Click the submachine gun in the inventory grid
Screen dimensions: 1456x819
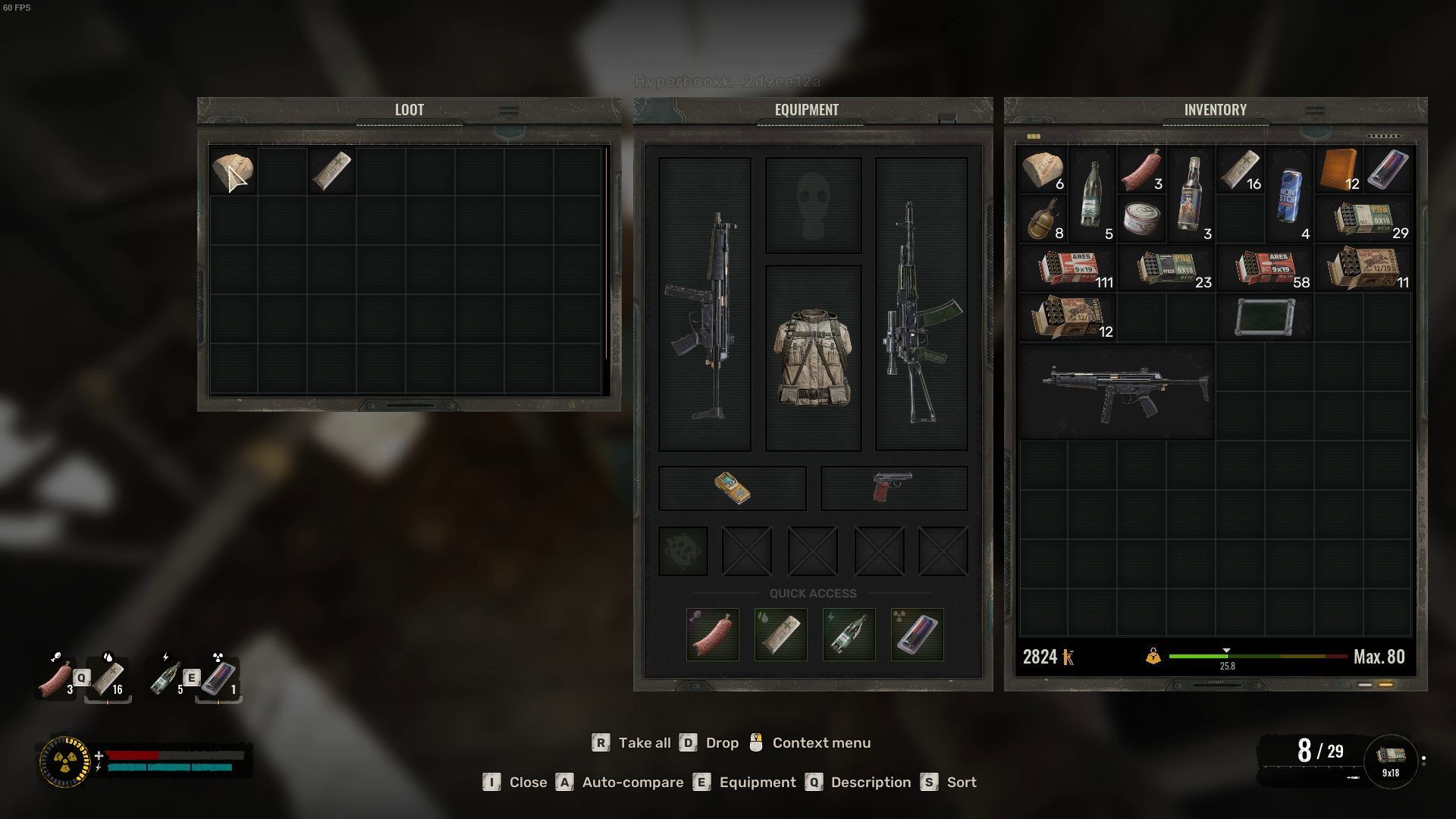click(x=1116, y=391)
